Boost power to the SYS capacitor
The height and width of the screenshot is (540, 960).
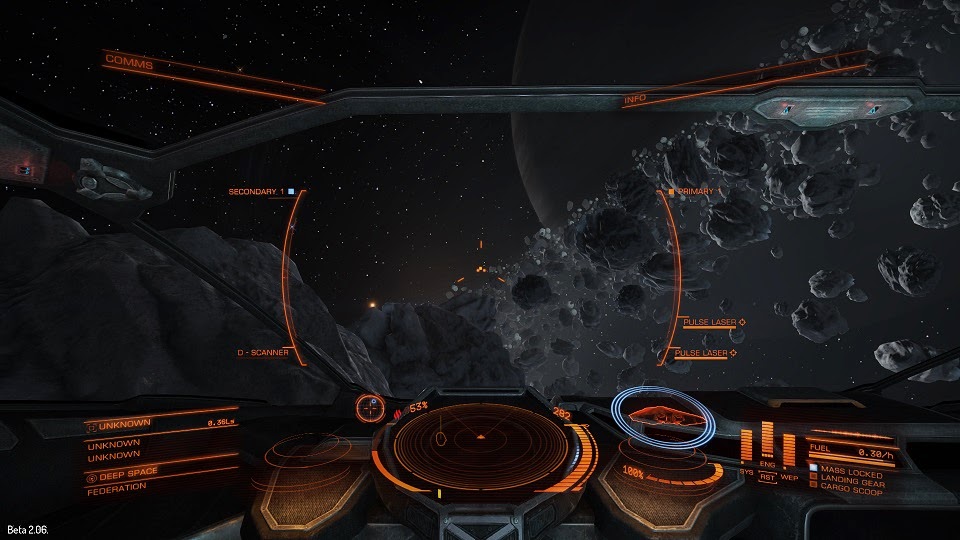[746, 445]
